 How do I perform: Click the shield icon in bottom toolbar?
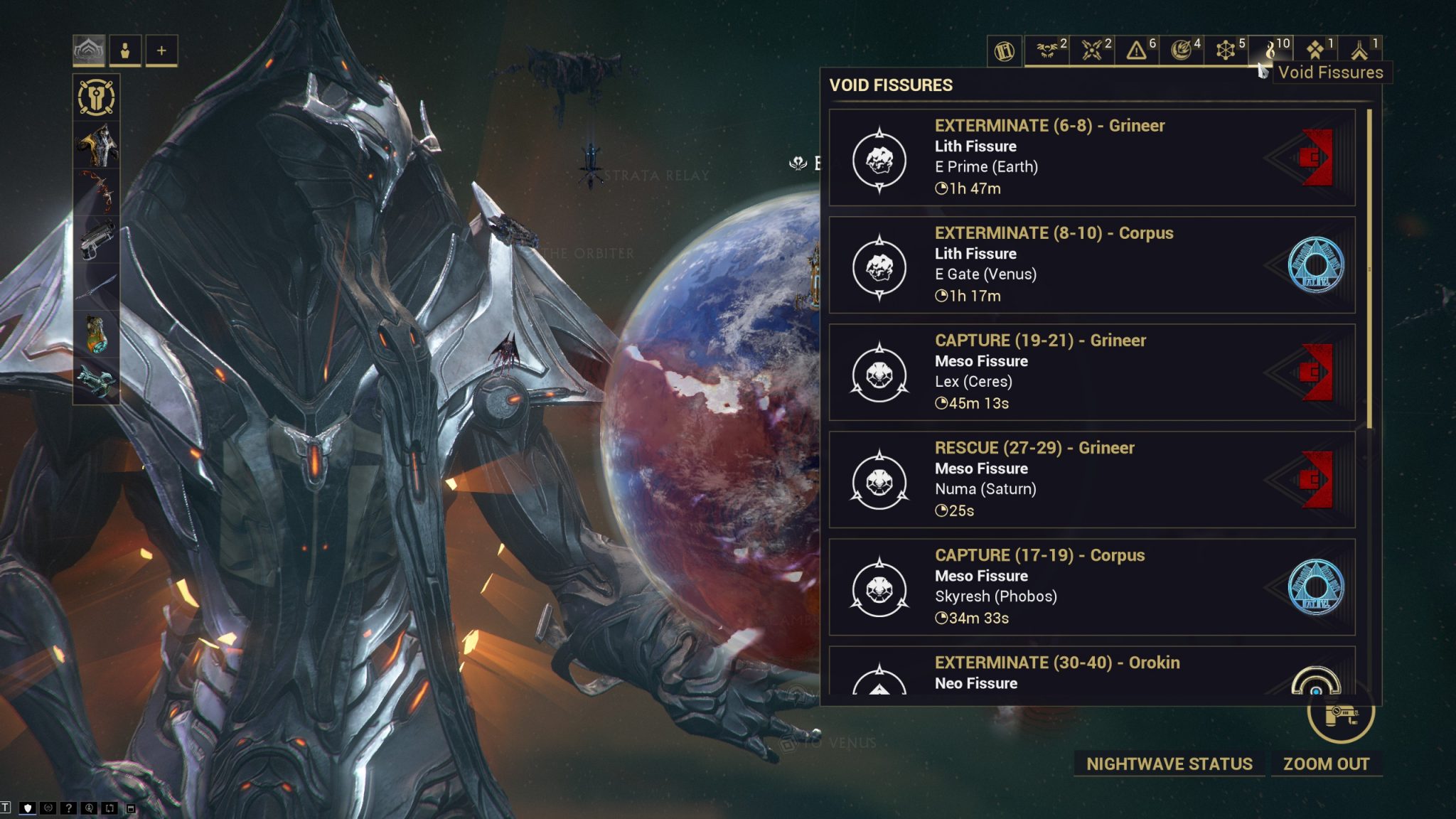coord(28,808)
